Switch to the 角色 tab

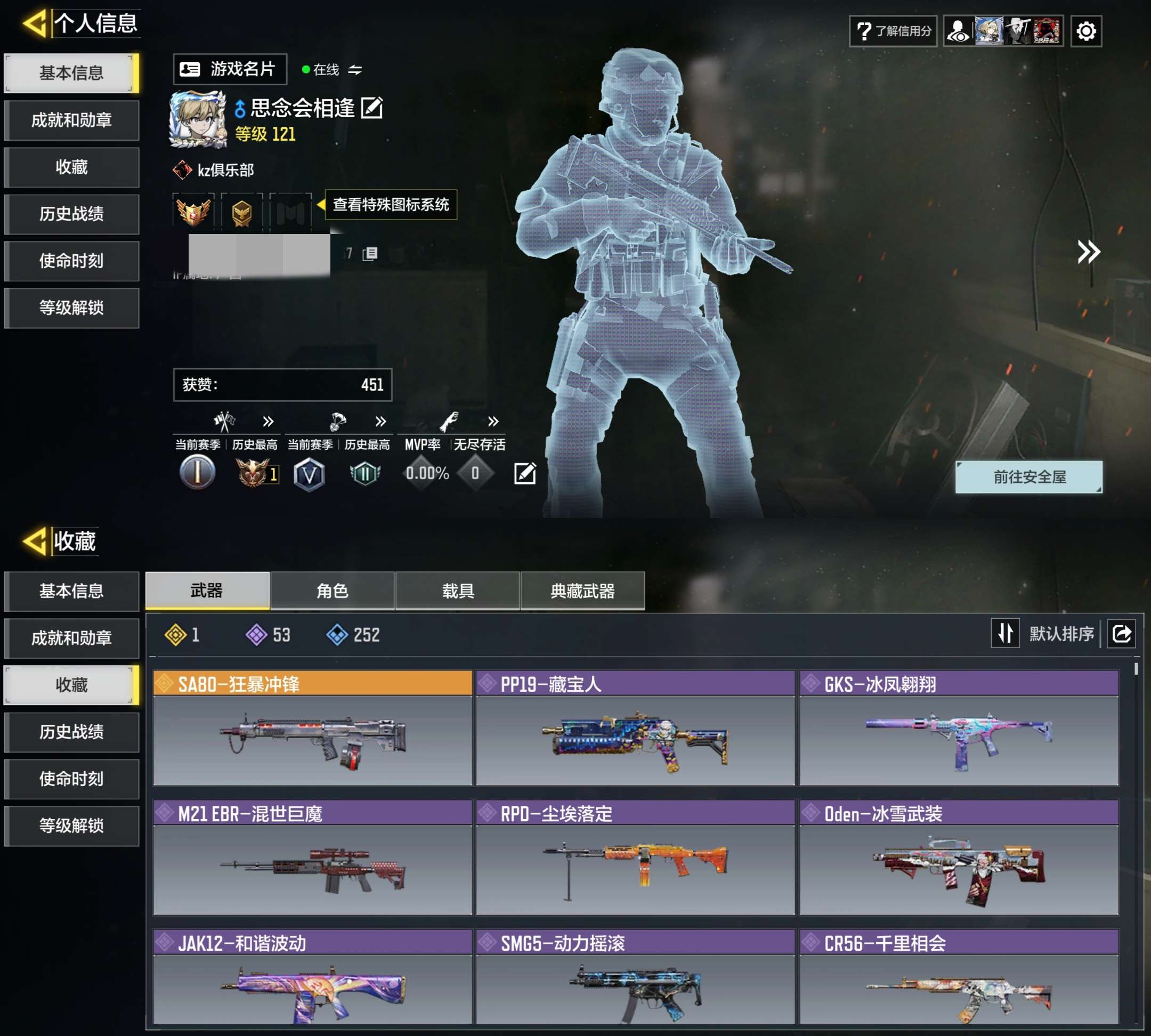coord(332,591)
